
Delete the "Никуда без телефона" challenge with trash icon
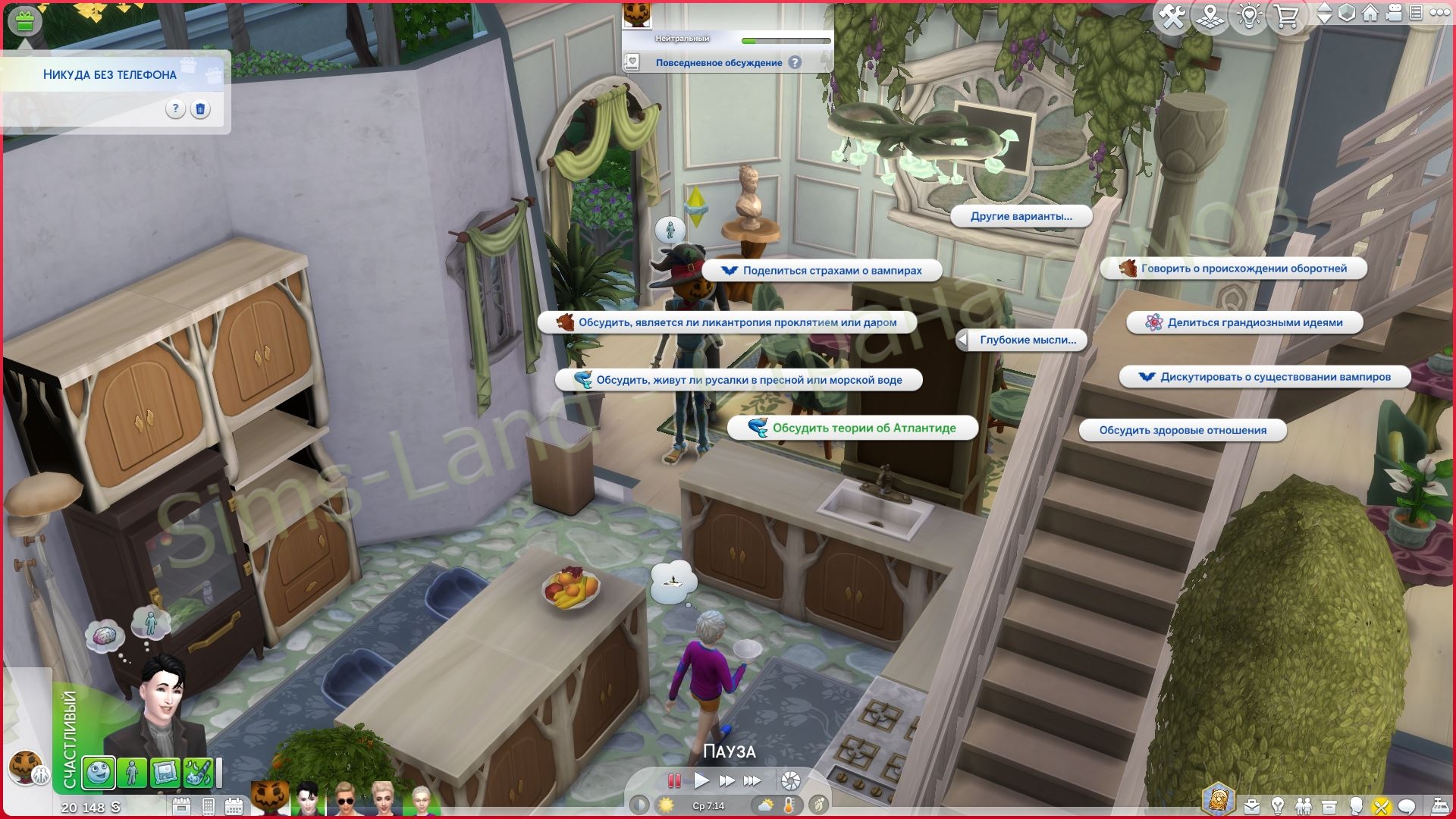tap(200, 109)
